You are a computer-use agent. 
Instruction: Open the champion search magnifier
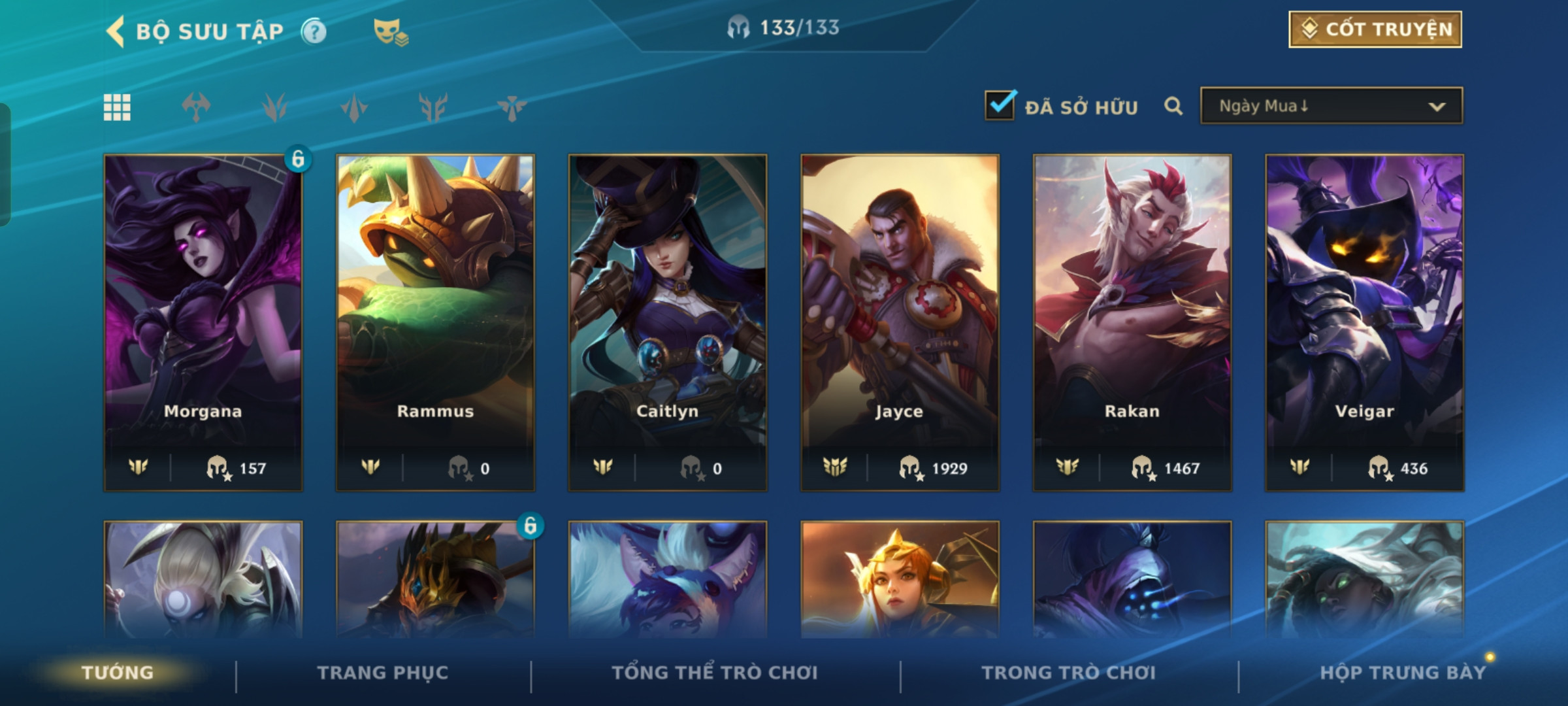coord(1173,106)
